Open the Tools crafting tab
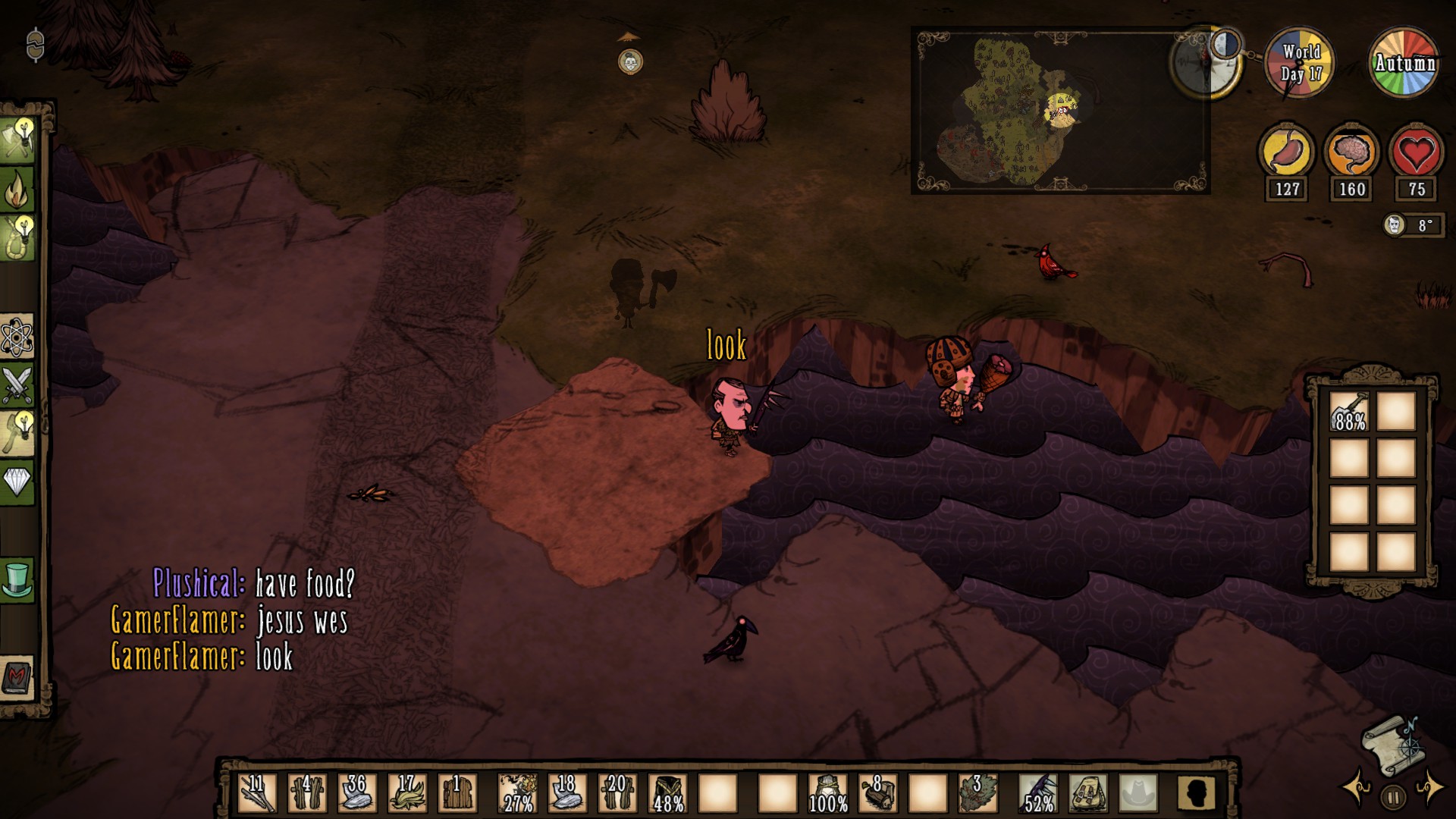The width and height of the screenshot is (1456, 819). pos(17,139)
